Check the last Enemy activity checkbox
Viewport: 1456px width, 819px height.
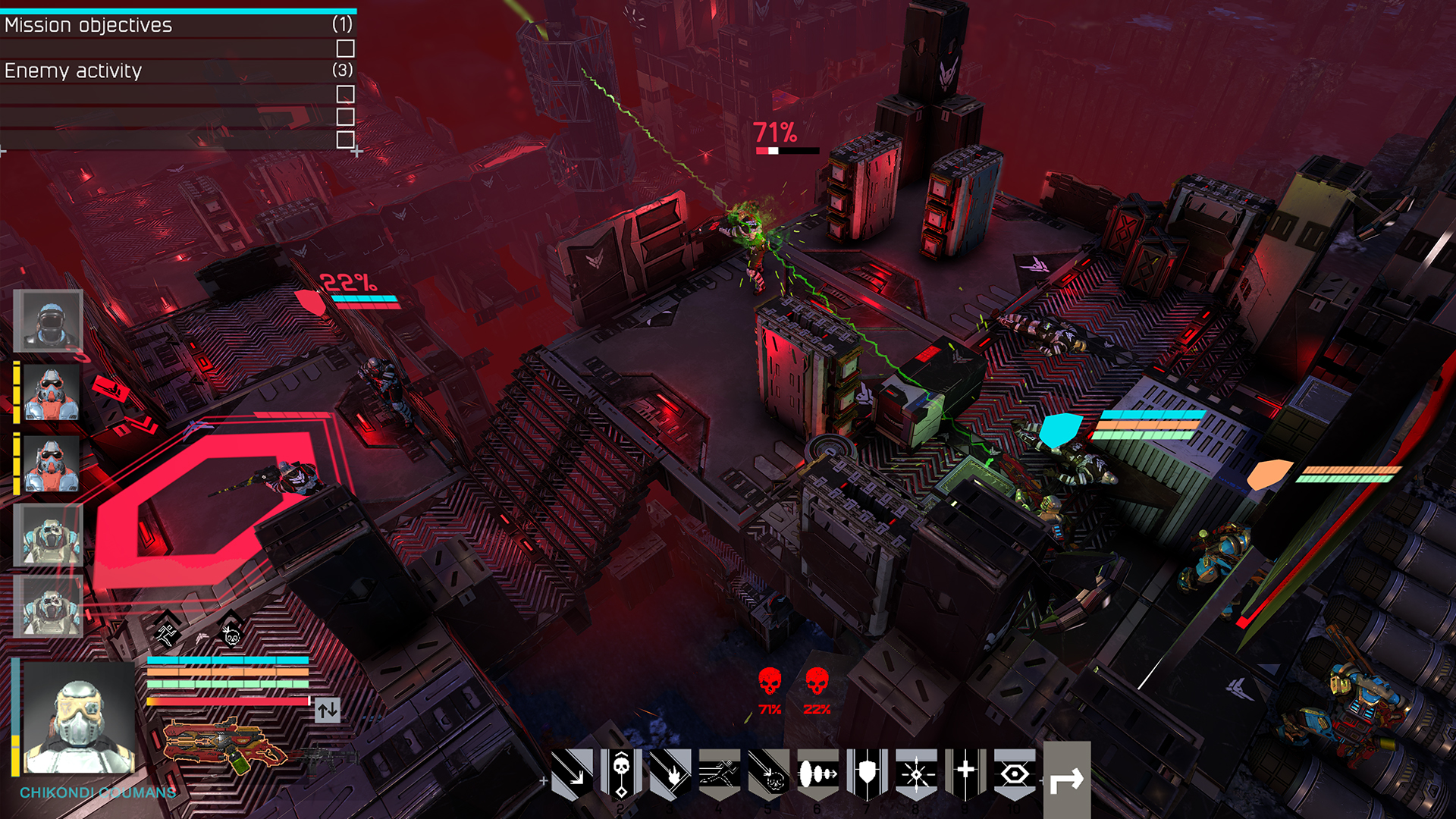click(347, 139)
